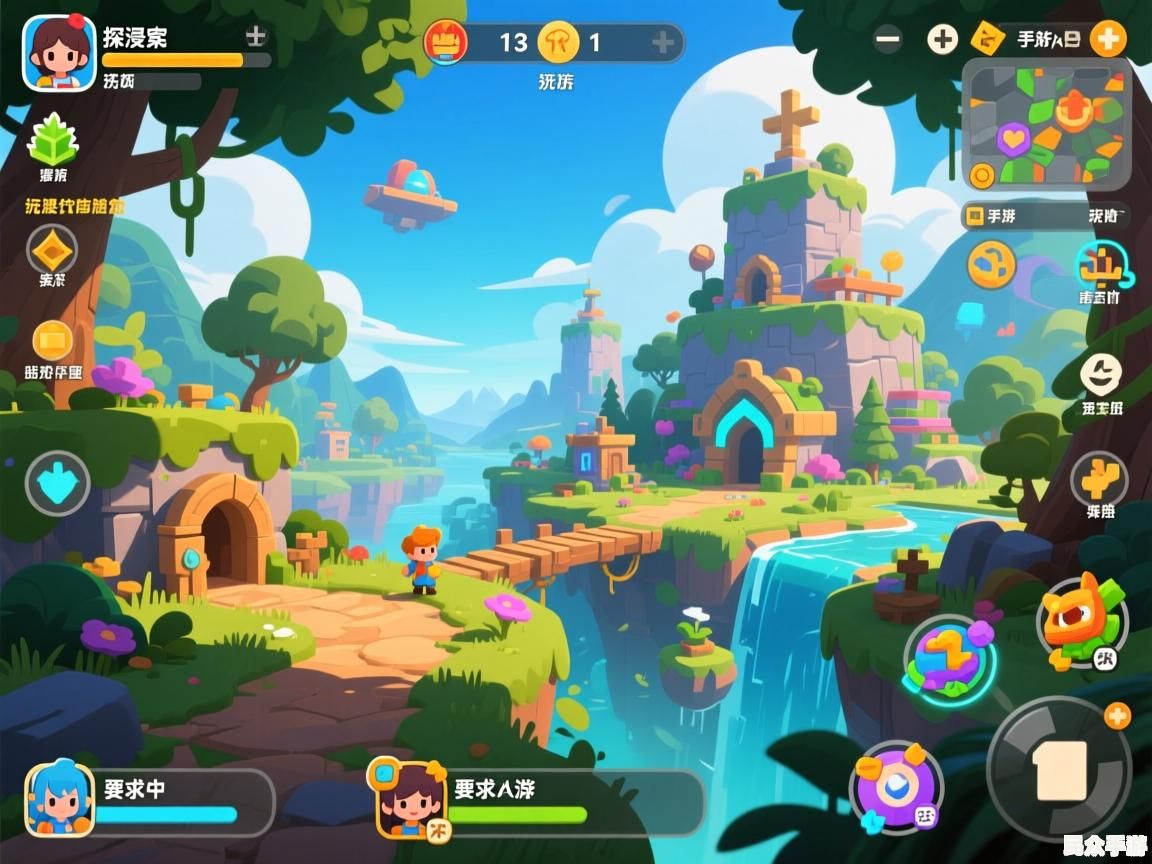Open the player avatar profile portrait

pyautogui.click(x=58, y=54)
